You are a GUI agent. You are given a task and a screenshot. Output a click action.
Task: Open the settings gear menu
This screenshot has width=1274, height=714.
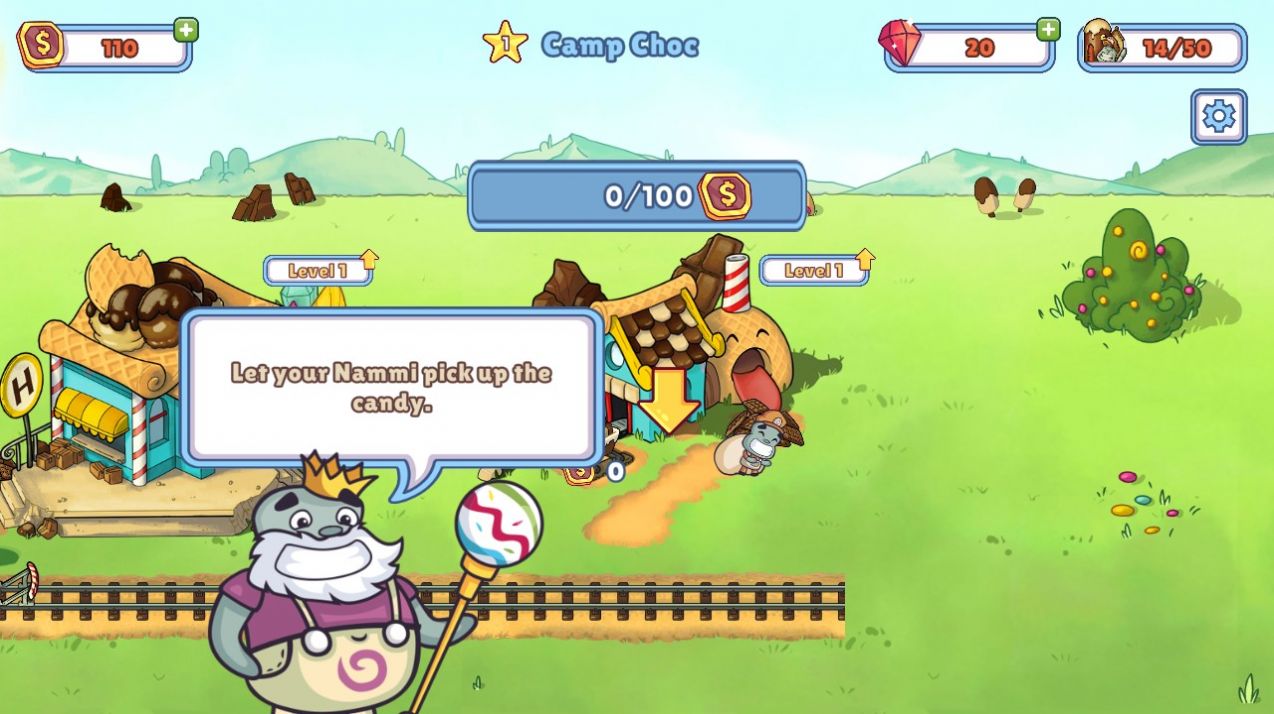click(x=1218, y=117)
